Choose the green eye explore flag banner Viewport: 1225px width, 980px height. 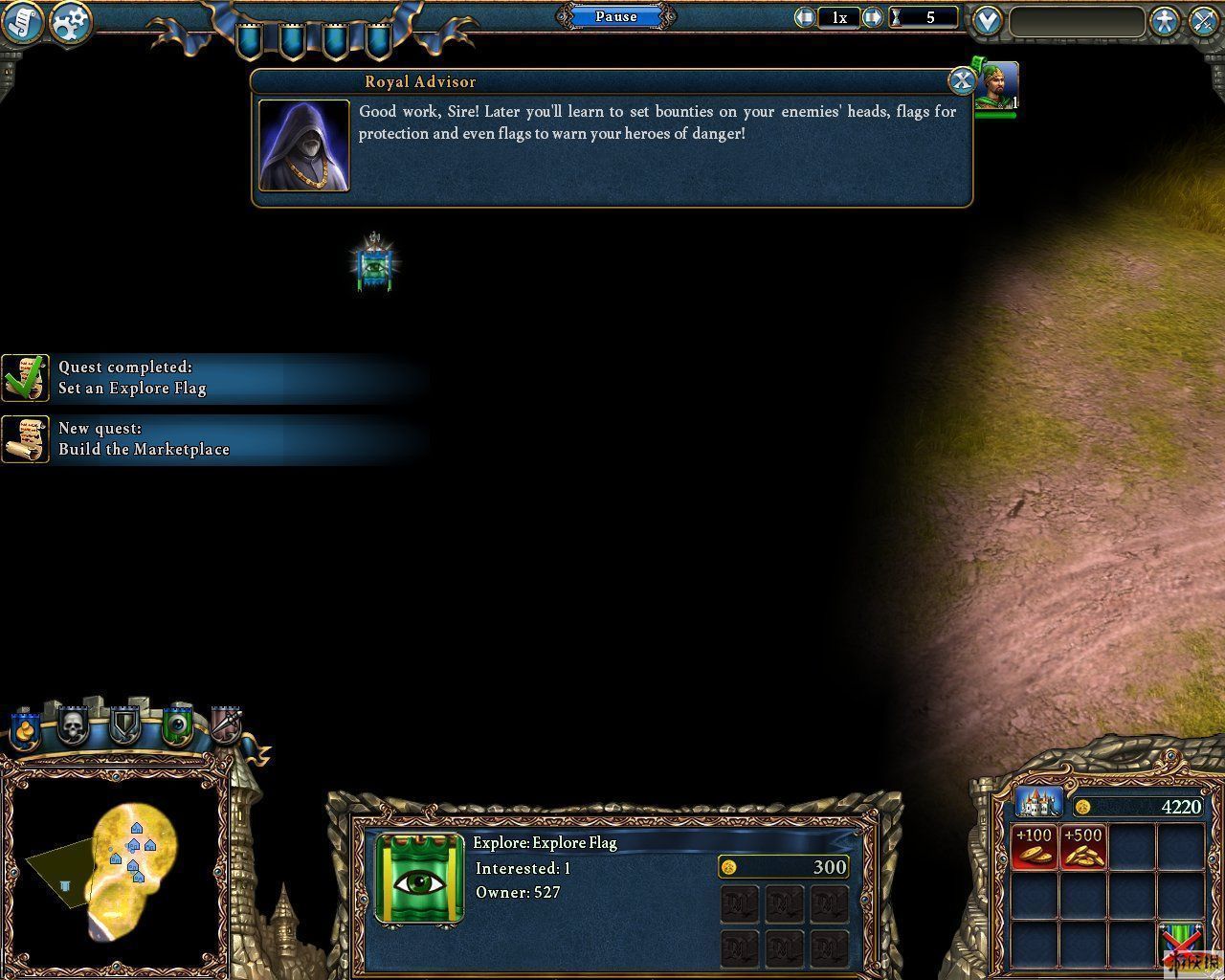(177, 727)
